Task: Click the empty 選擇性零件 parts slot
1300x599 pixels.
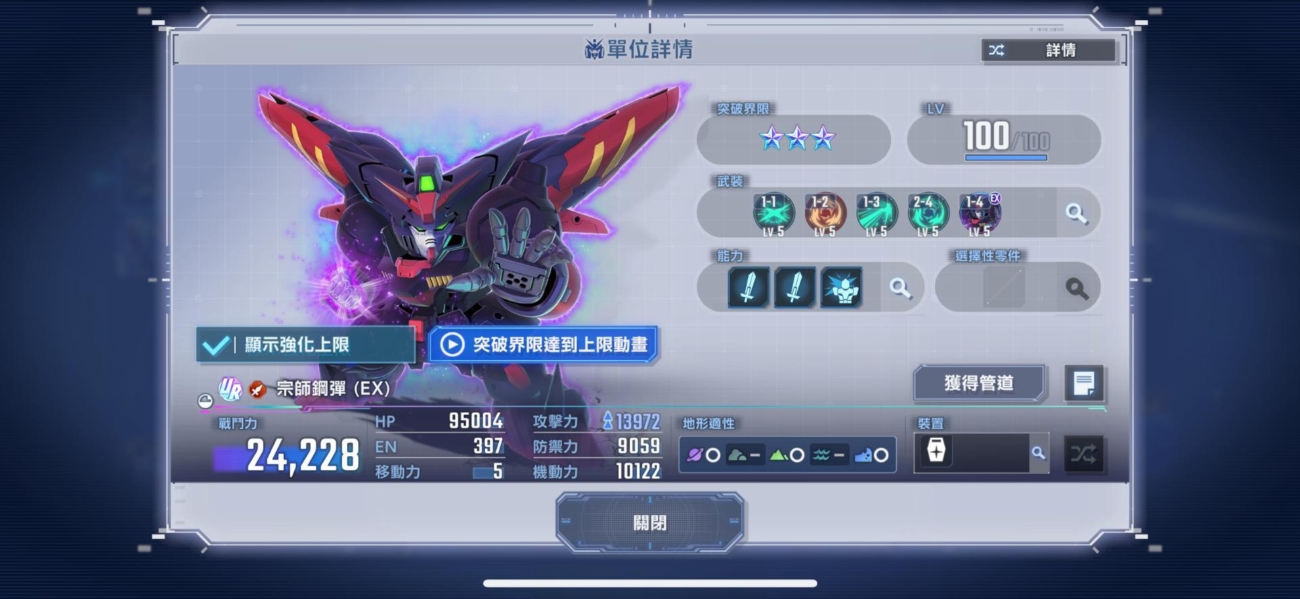Action: point(1003,288)
